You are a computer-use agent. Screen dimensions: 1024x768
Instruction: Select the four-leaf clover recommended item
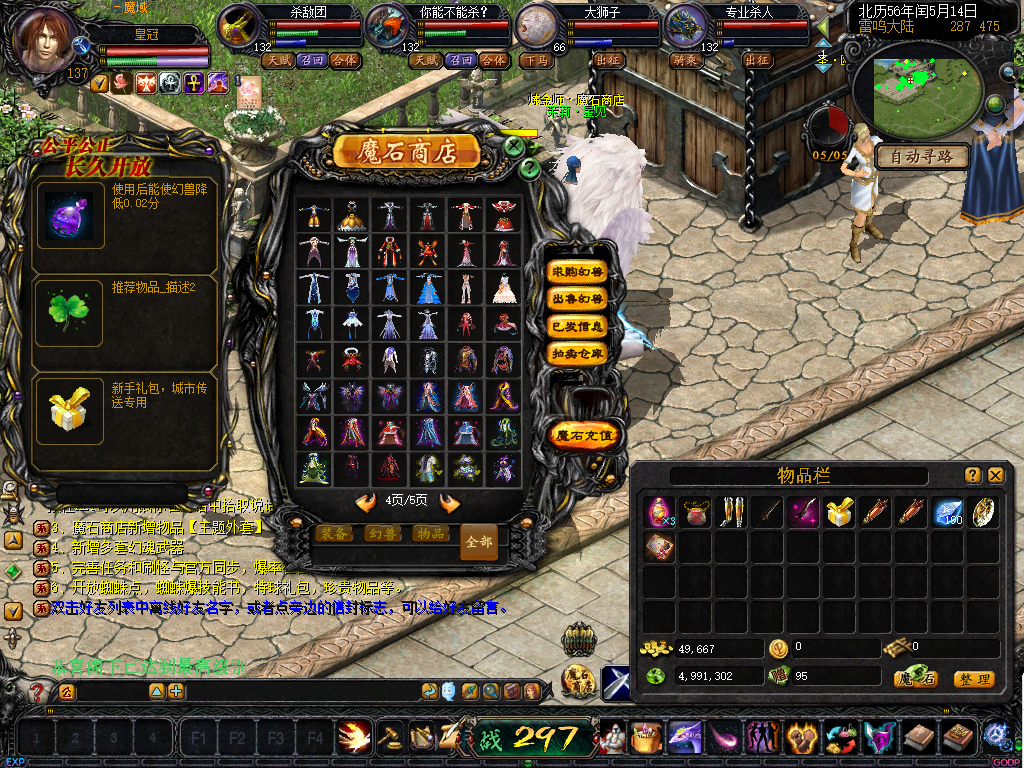70,312
